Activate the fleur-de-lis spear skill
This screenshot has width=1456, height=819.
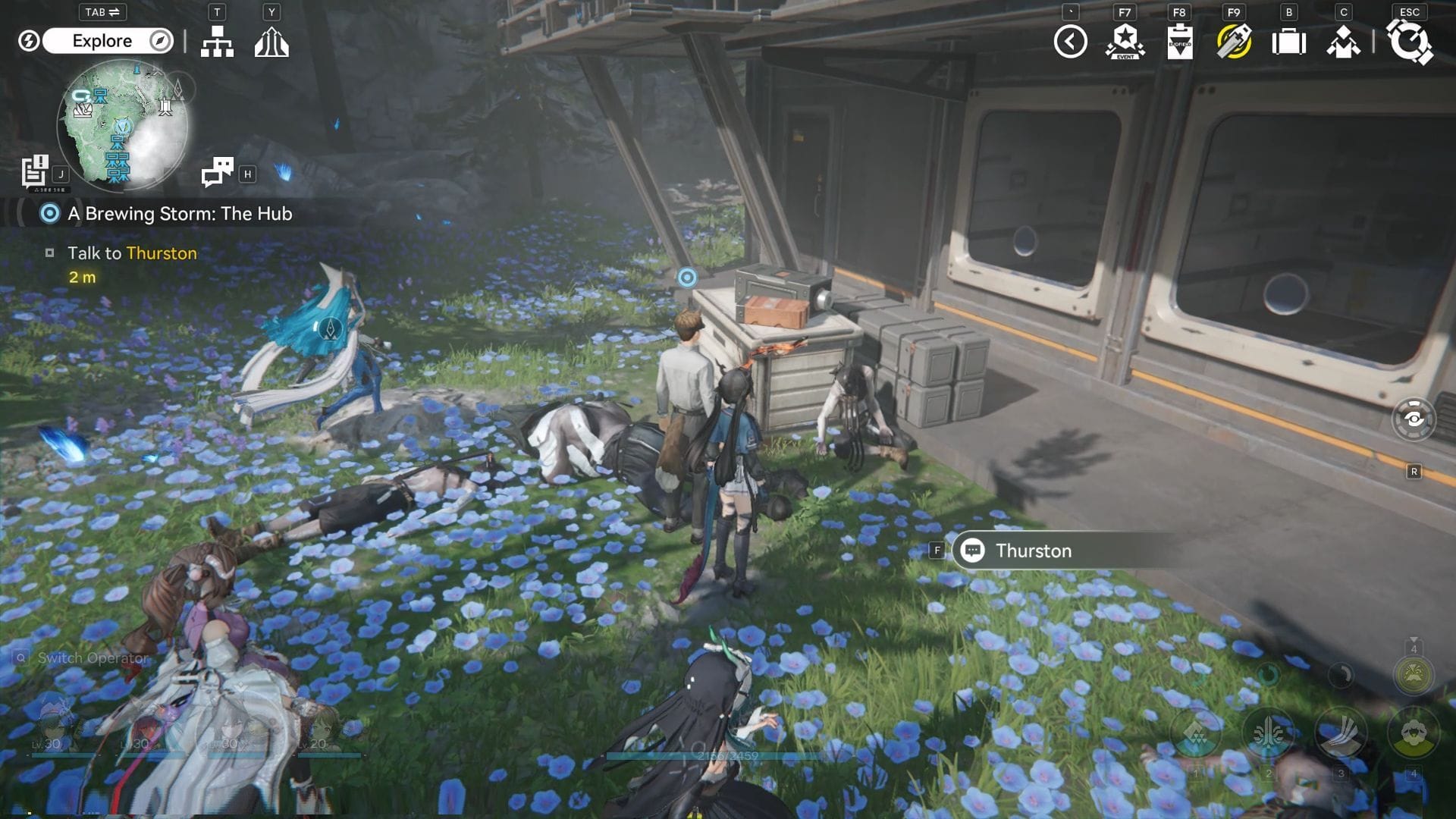pos(1268,734)
